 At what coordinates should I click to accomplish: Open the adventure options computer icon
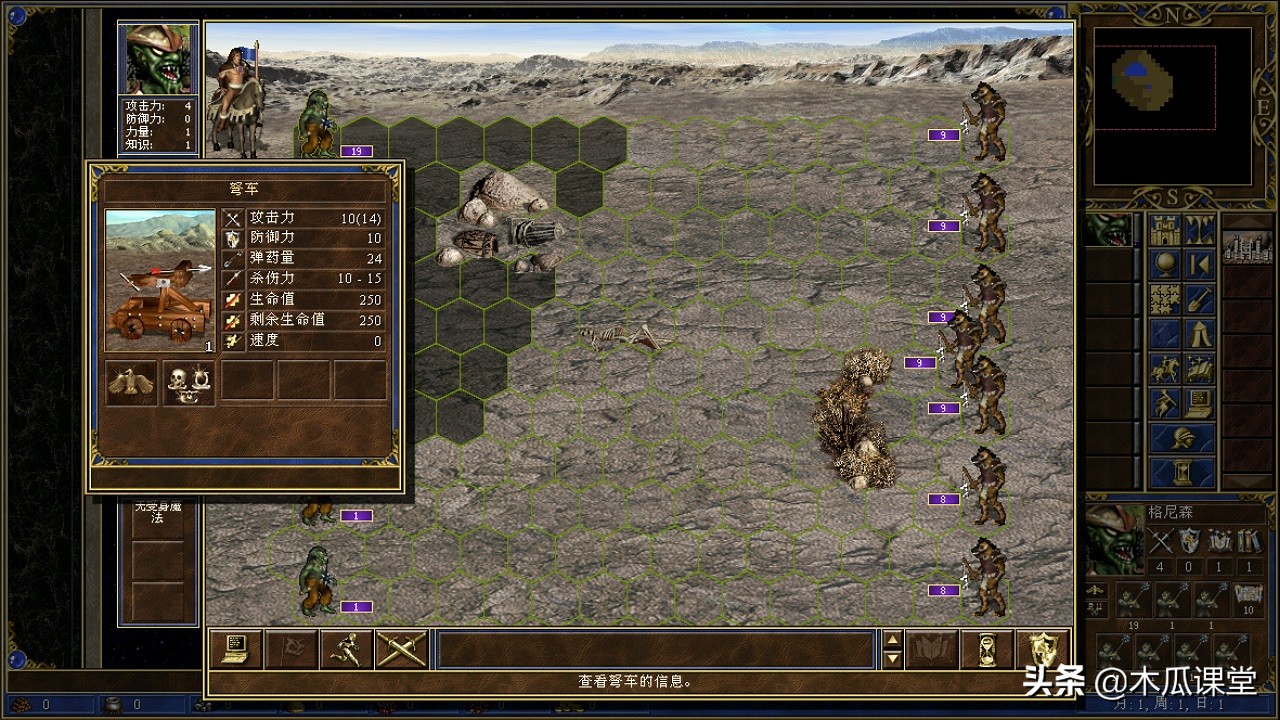tap(1200, 403)
